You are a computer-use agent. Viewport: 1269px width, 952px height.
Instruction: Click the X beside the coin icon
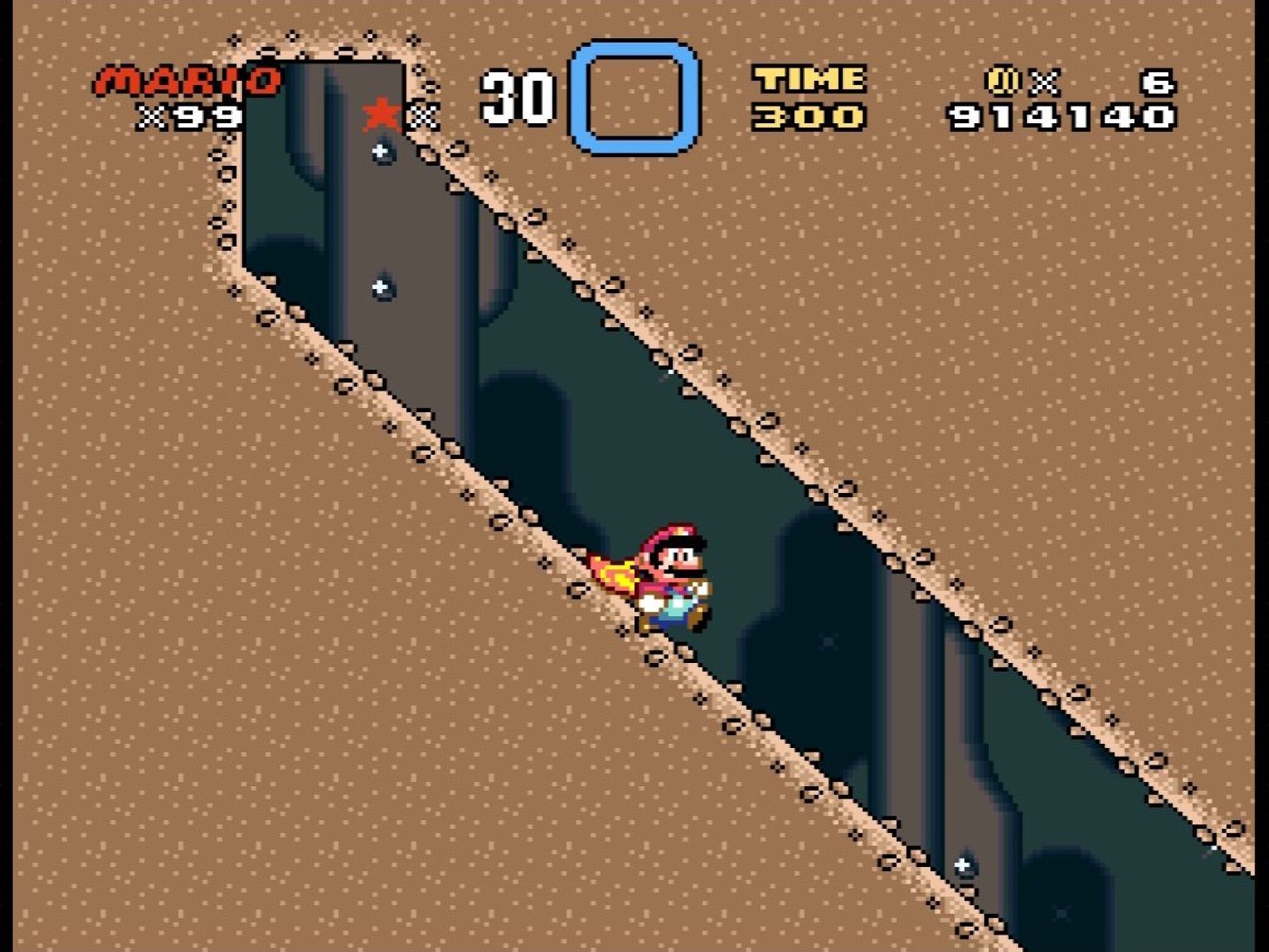click(x=1044, y=80)
